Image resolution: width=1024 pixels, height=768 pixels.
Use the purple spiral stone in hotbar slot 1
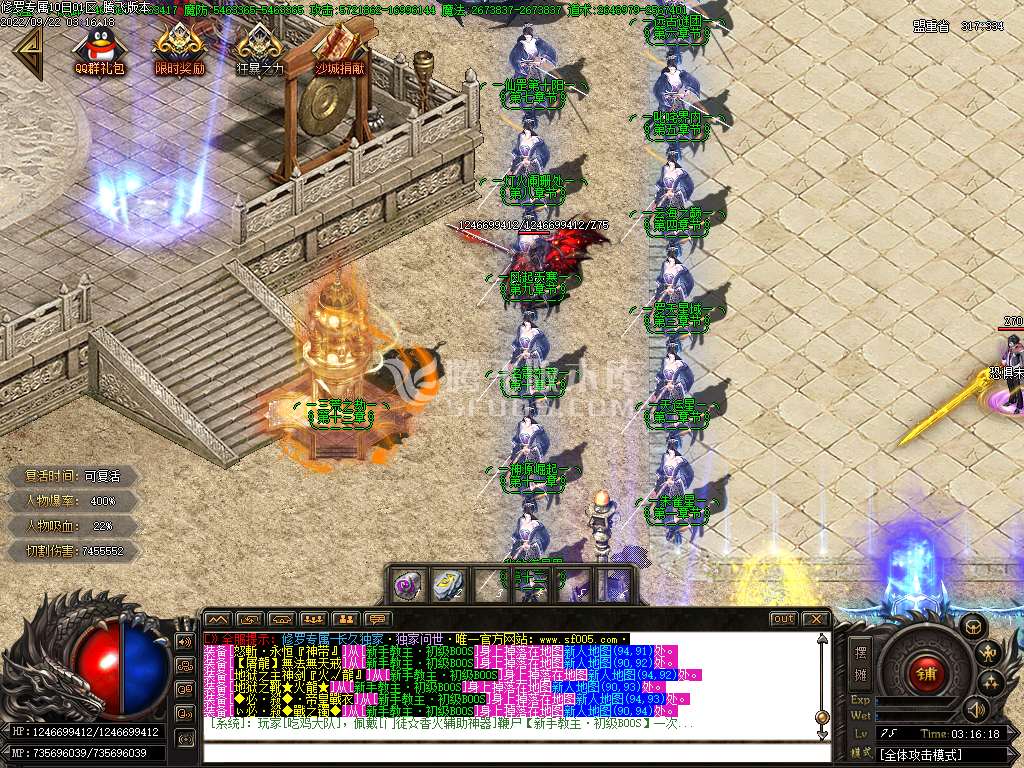tap(407, 585)
